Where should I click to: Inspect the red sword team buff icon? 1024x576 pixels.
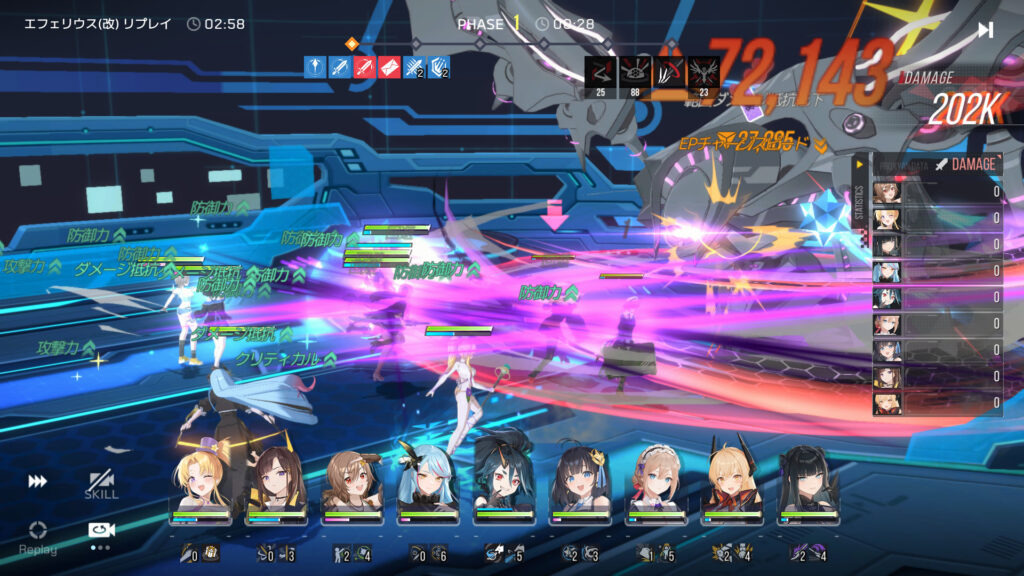tap(364, 67)
